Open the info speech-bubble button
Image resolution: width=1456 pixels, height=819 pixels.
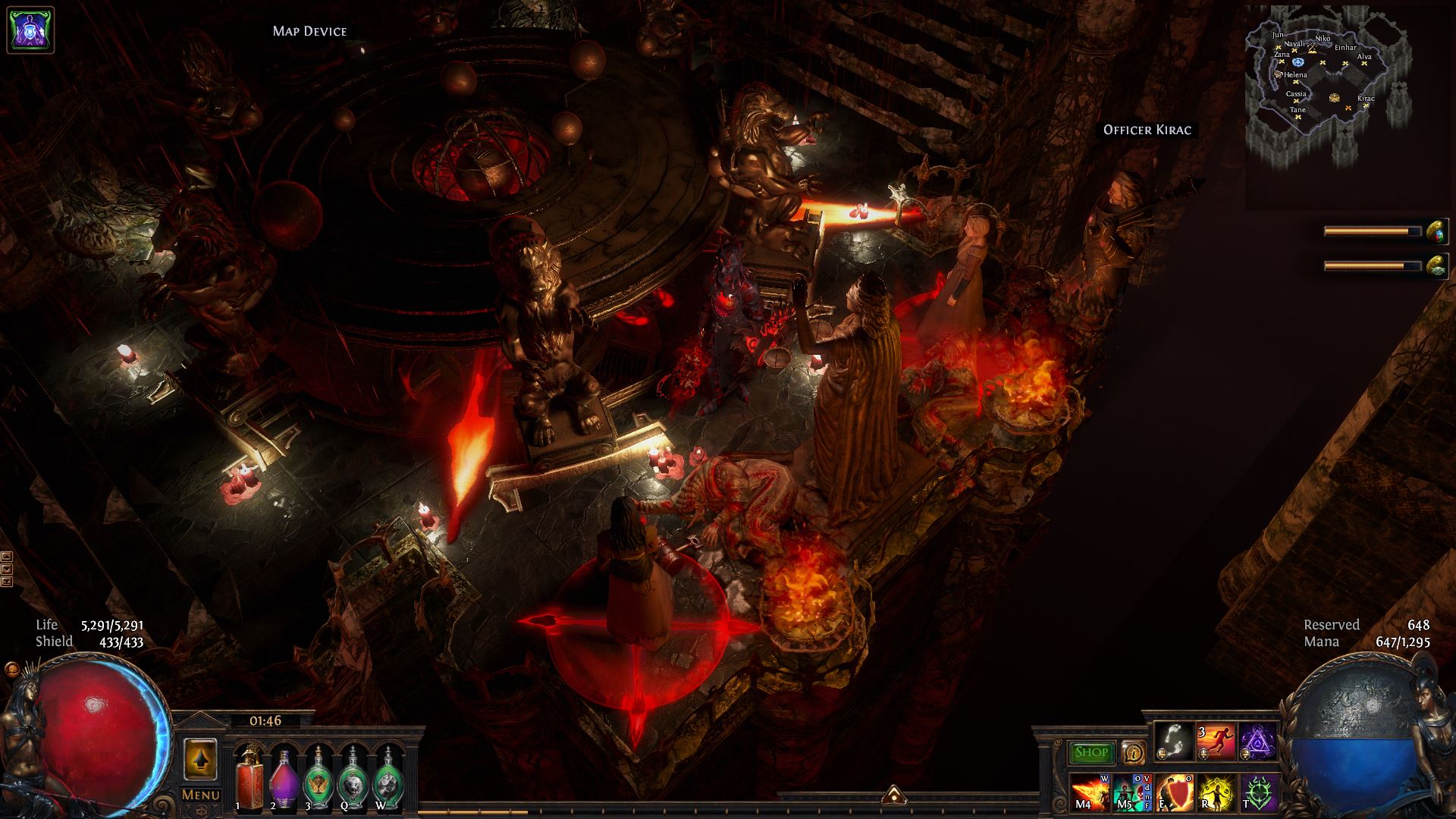(x=1133, y=752)
